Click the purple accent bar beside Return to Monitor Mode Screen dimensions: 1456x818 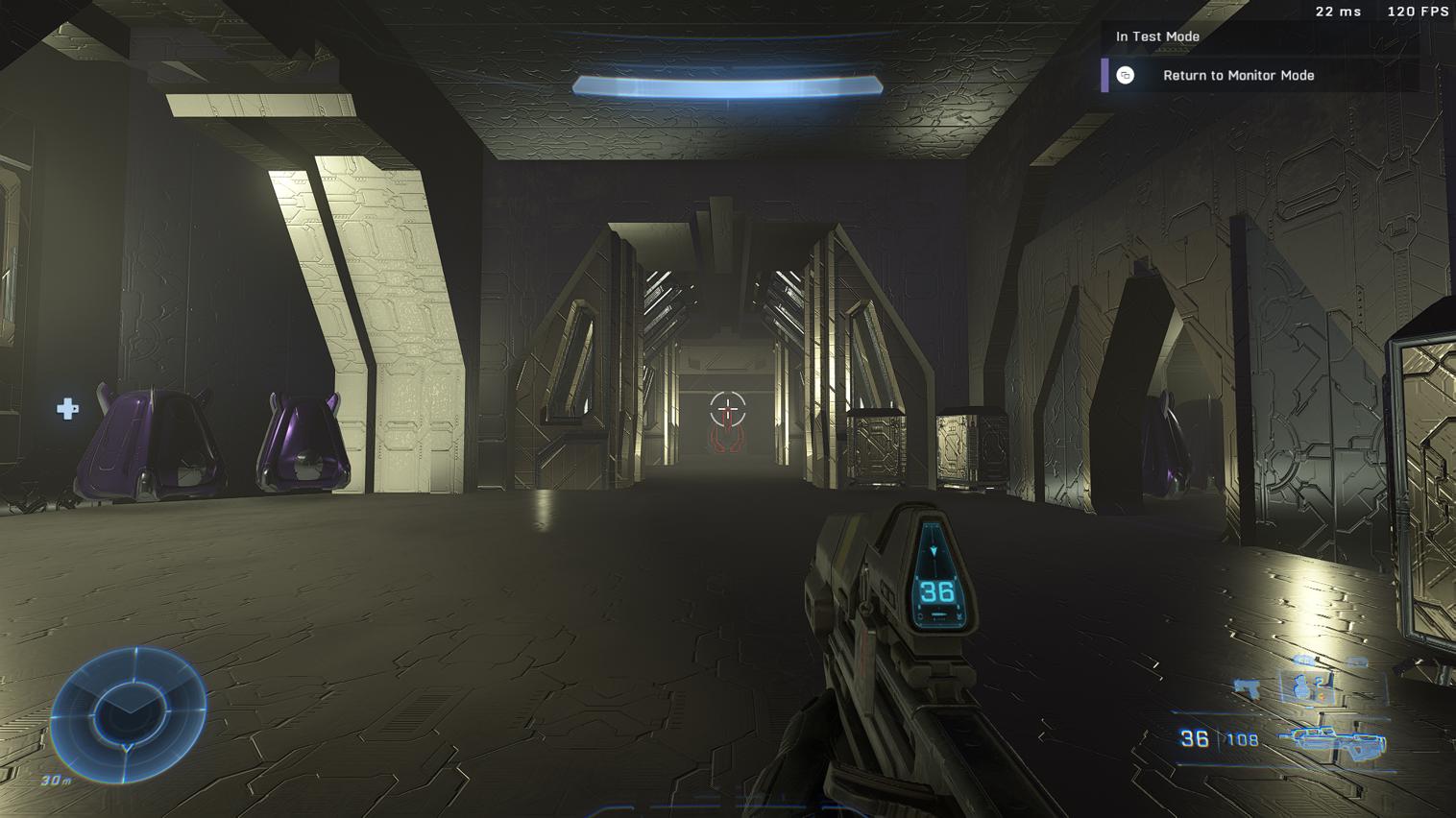[x=1104, y=76]
